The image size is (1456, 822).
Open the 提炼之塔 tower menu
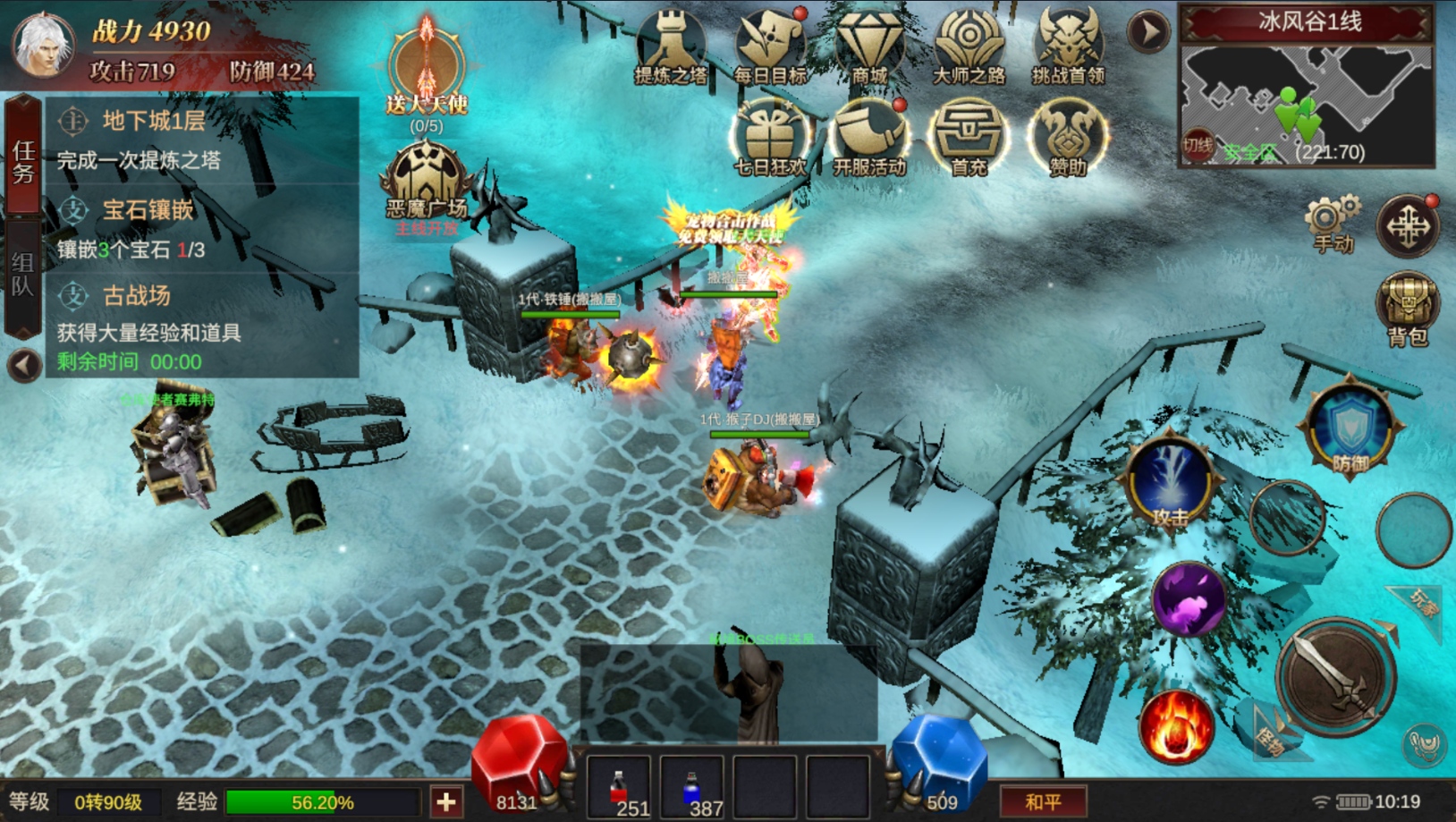(671, 47)
